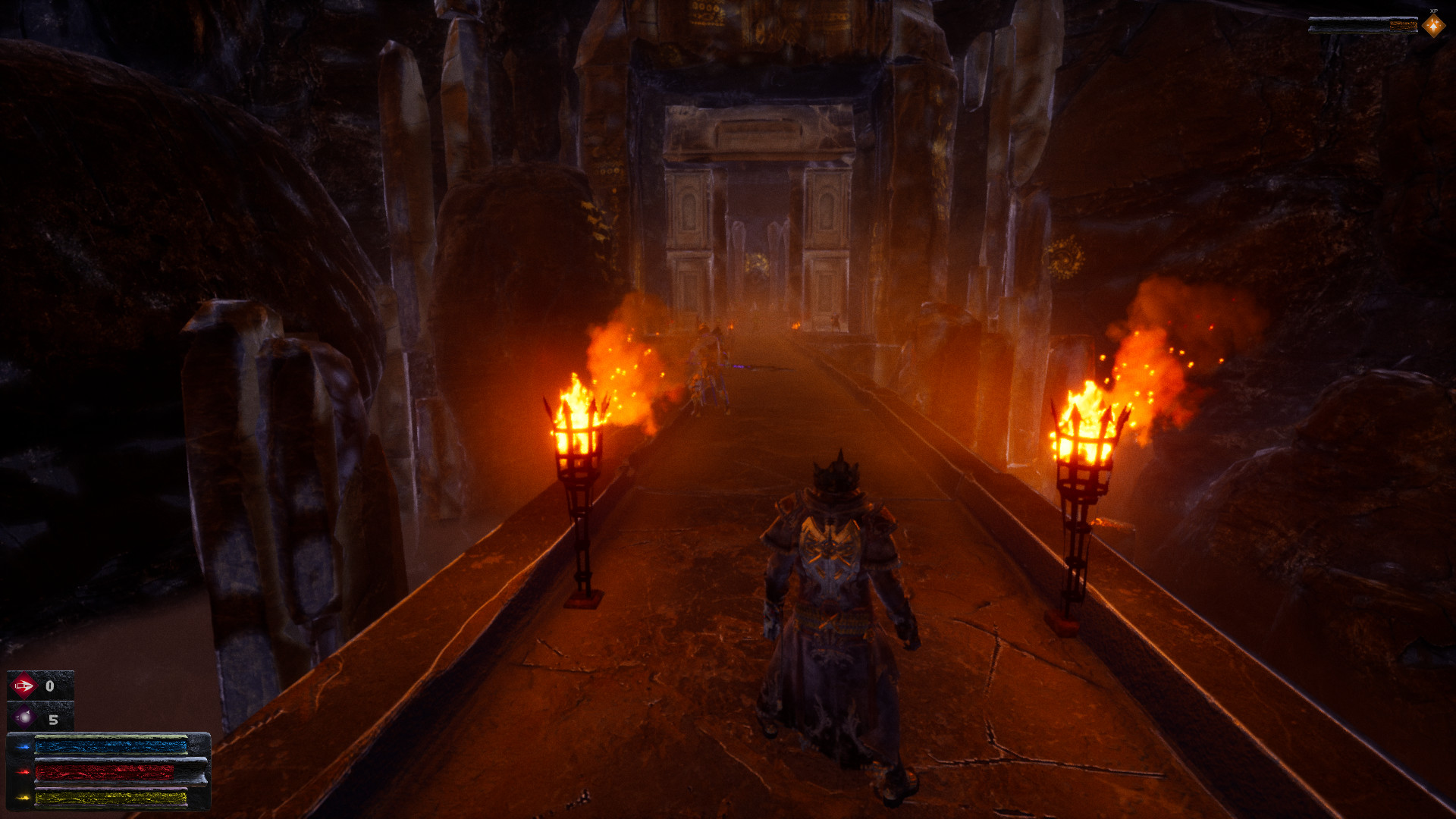
Task: Click the XP progress bar
Action: coord(1363,24)
